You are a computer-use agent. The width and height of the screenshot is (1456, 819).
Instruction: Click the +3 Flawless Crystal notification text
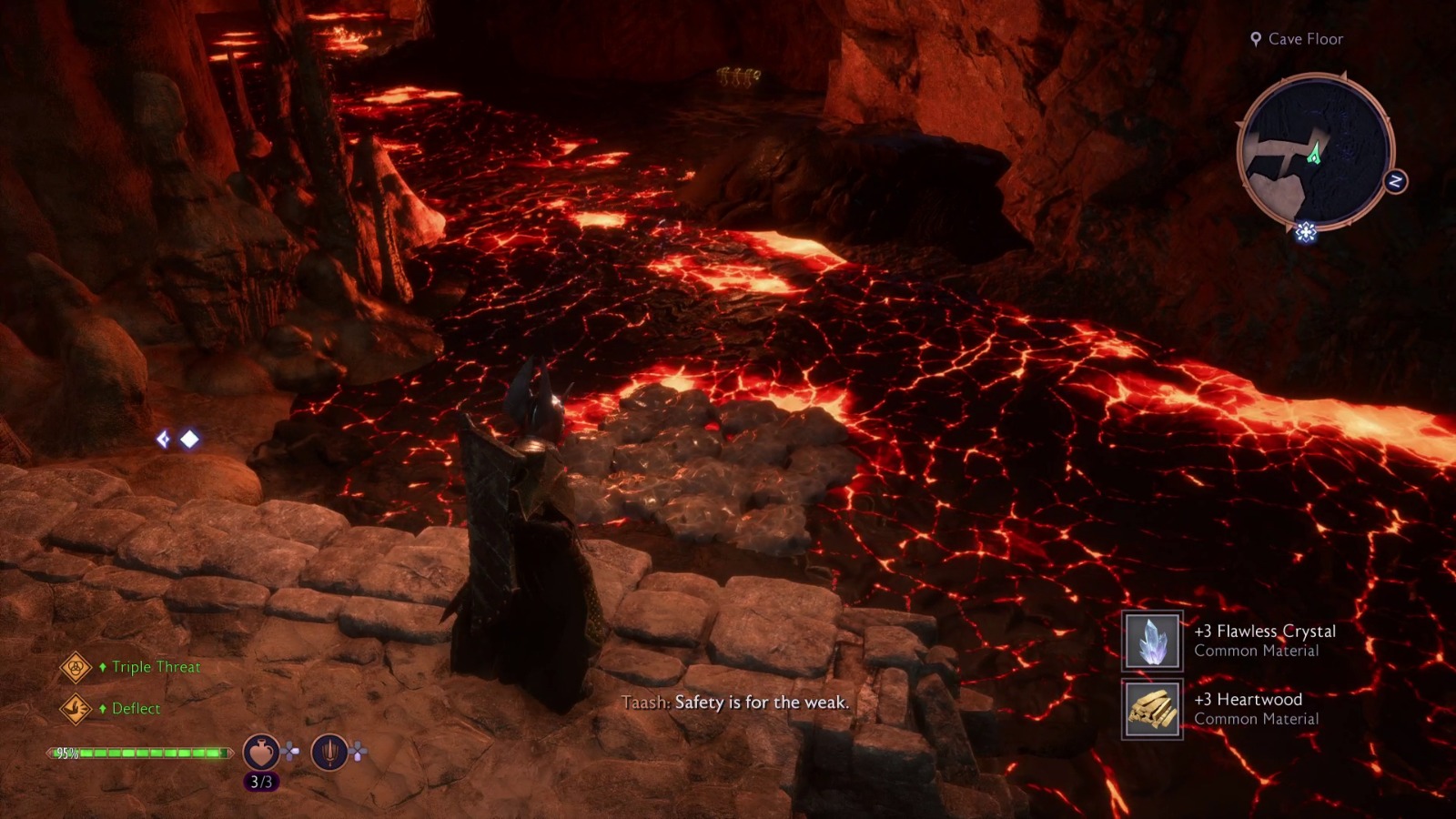pyautogui.click(x=1267, y=630)
